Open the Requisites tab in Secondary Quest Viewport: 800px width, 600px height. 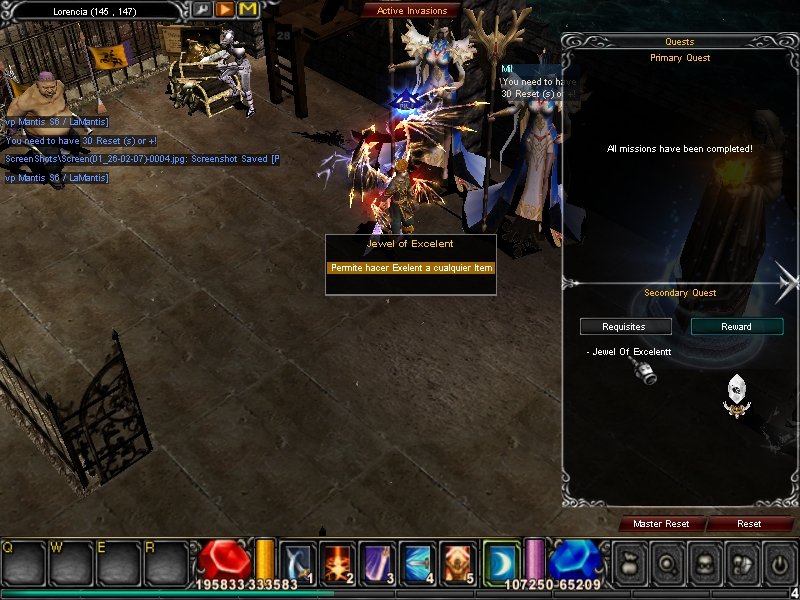pos(624,327)
